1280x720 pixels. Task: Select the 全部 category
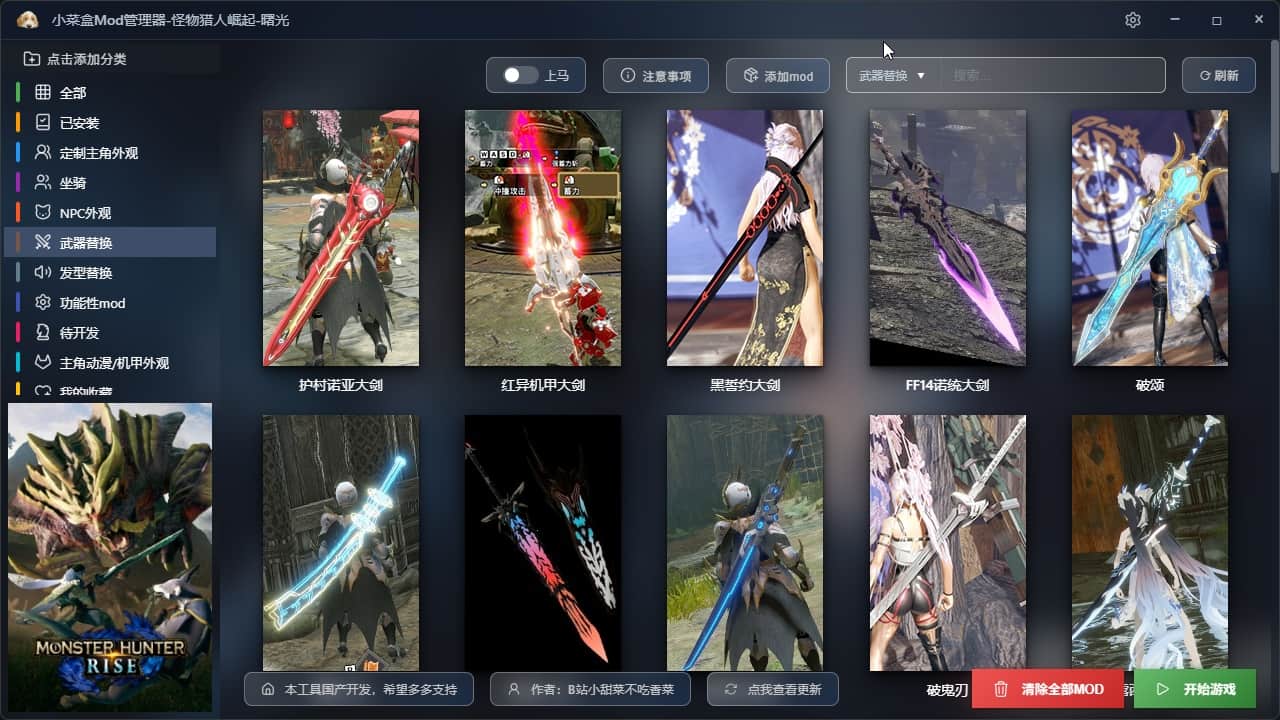click(73, 93)
